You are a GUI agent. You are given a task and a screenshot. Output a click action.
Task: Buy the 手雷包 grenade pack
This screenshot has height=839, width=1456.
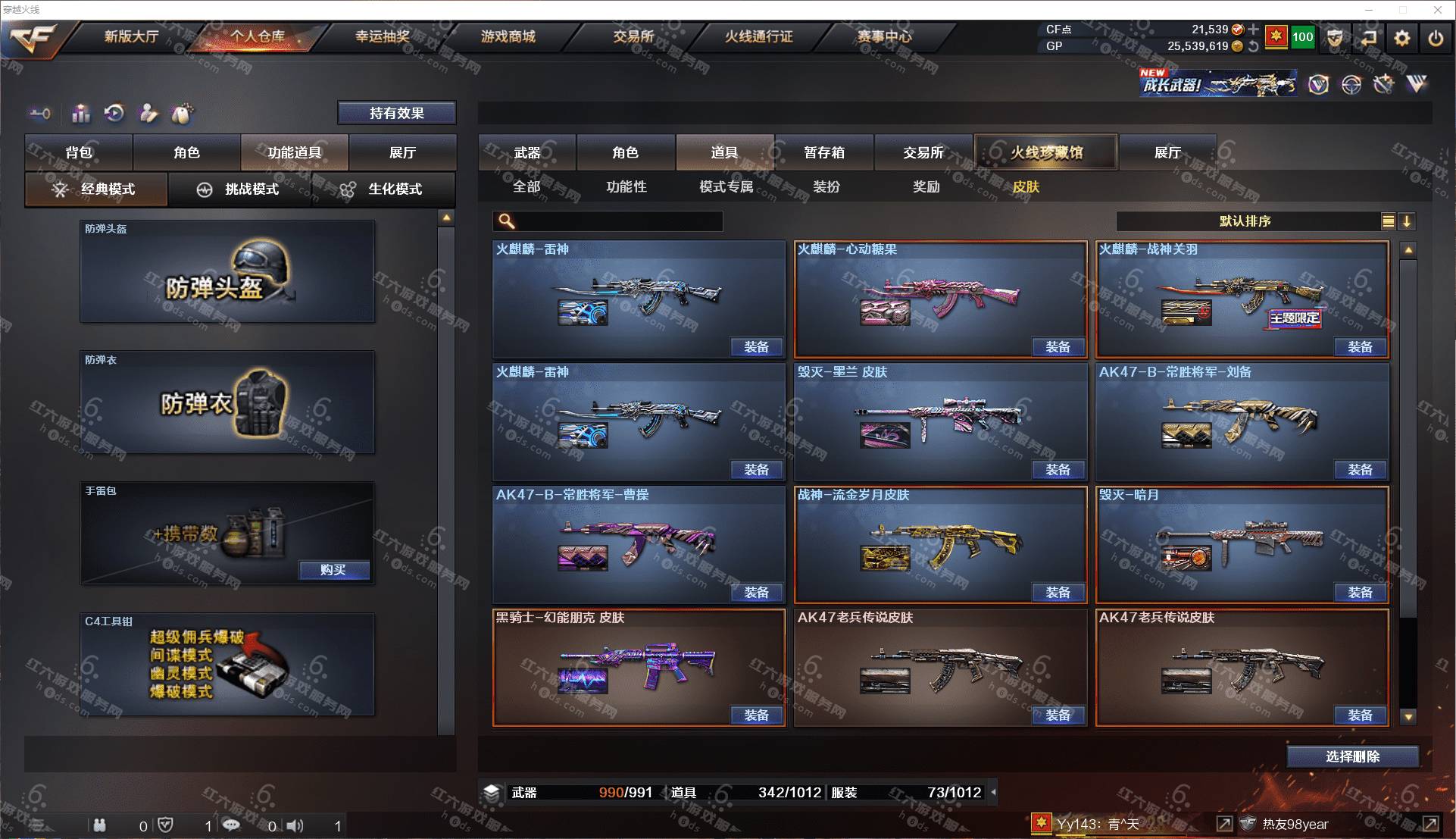pyautogui.click(x=333, y=570)
